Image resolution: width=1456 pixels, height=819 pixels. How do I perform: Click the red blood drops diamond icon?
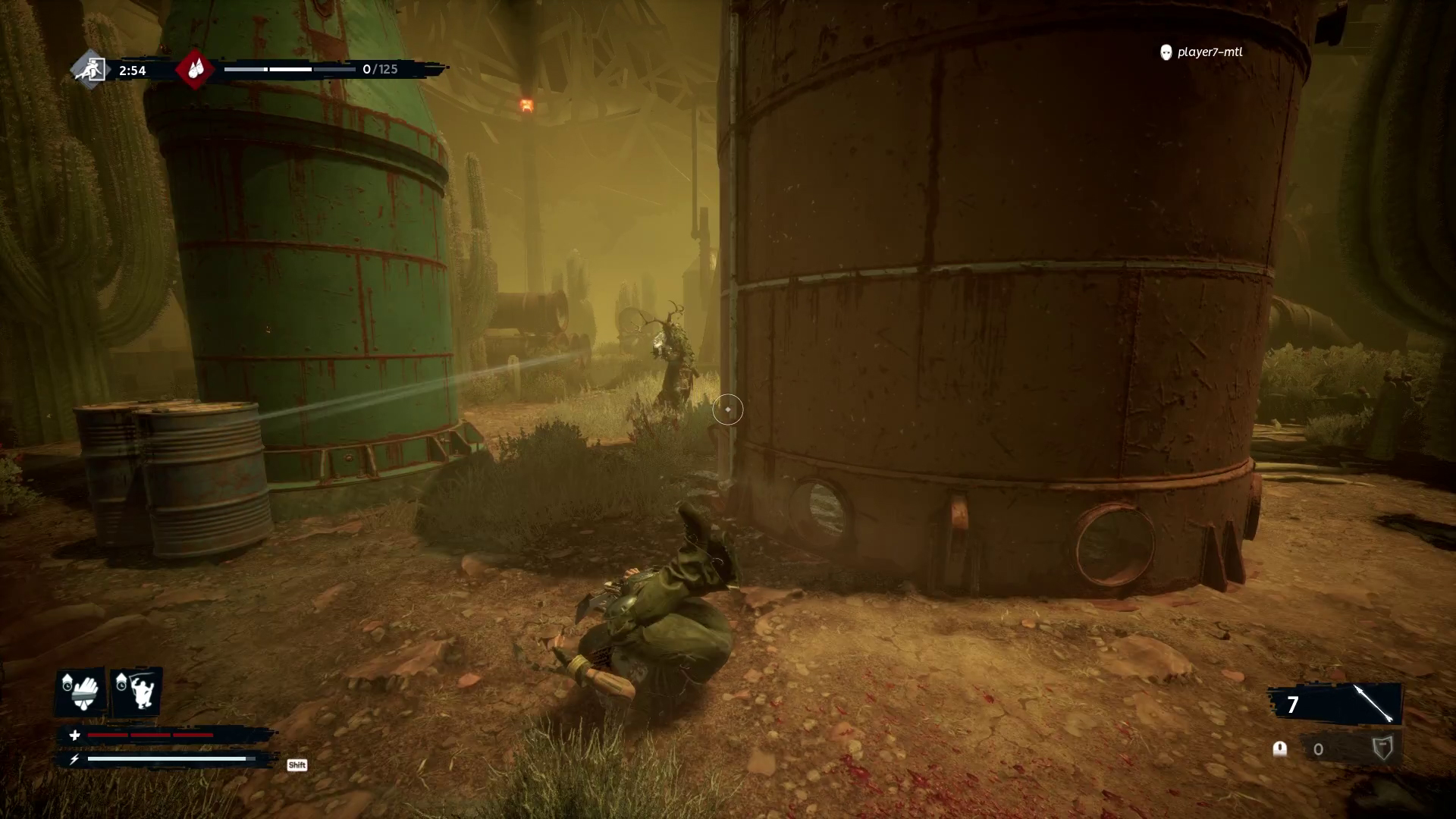pos(195,70)
